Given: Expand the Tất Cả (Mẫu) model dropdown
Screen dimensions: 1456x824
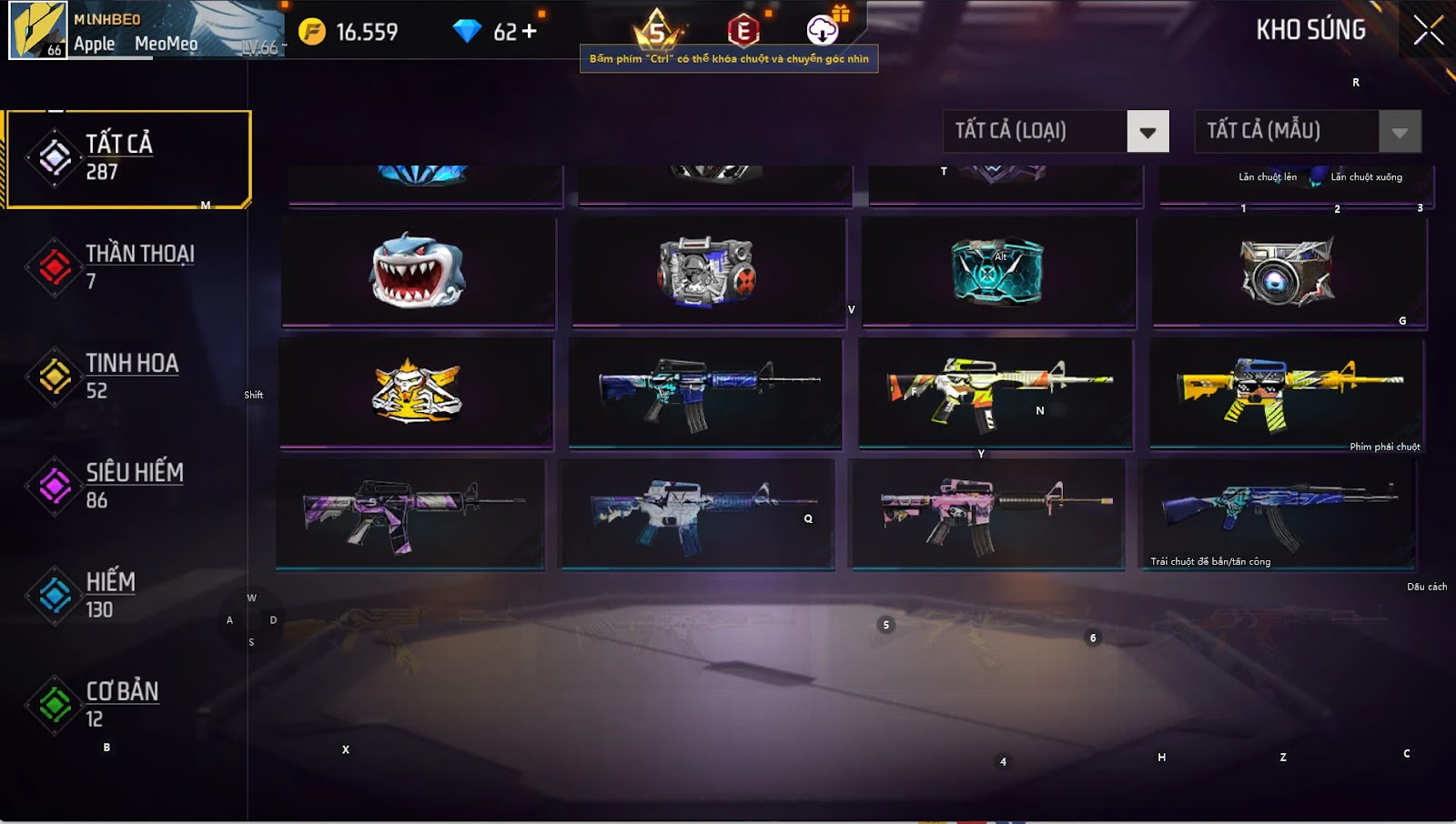Looking at the screenshot, I should coord(1400,132).
